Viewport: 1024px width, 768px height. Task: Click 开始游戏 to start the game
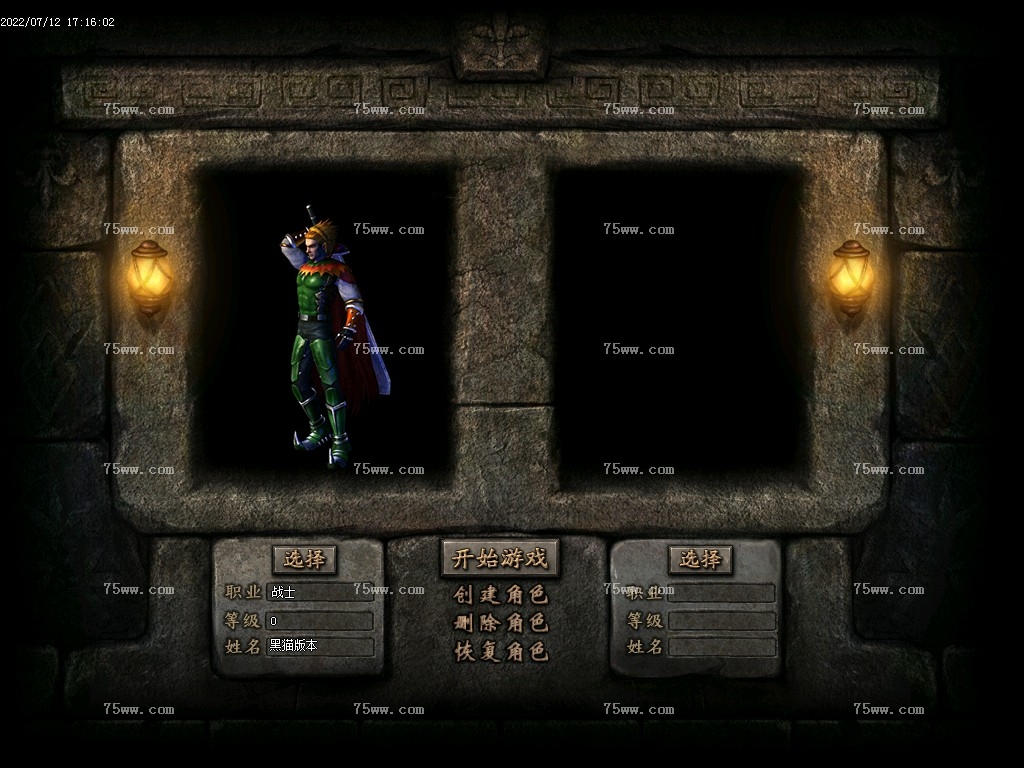[500, 558]
